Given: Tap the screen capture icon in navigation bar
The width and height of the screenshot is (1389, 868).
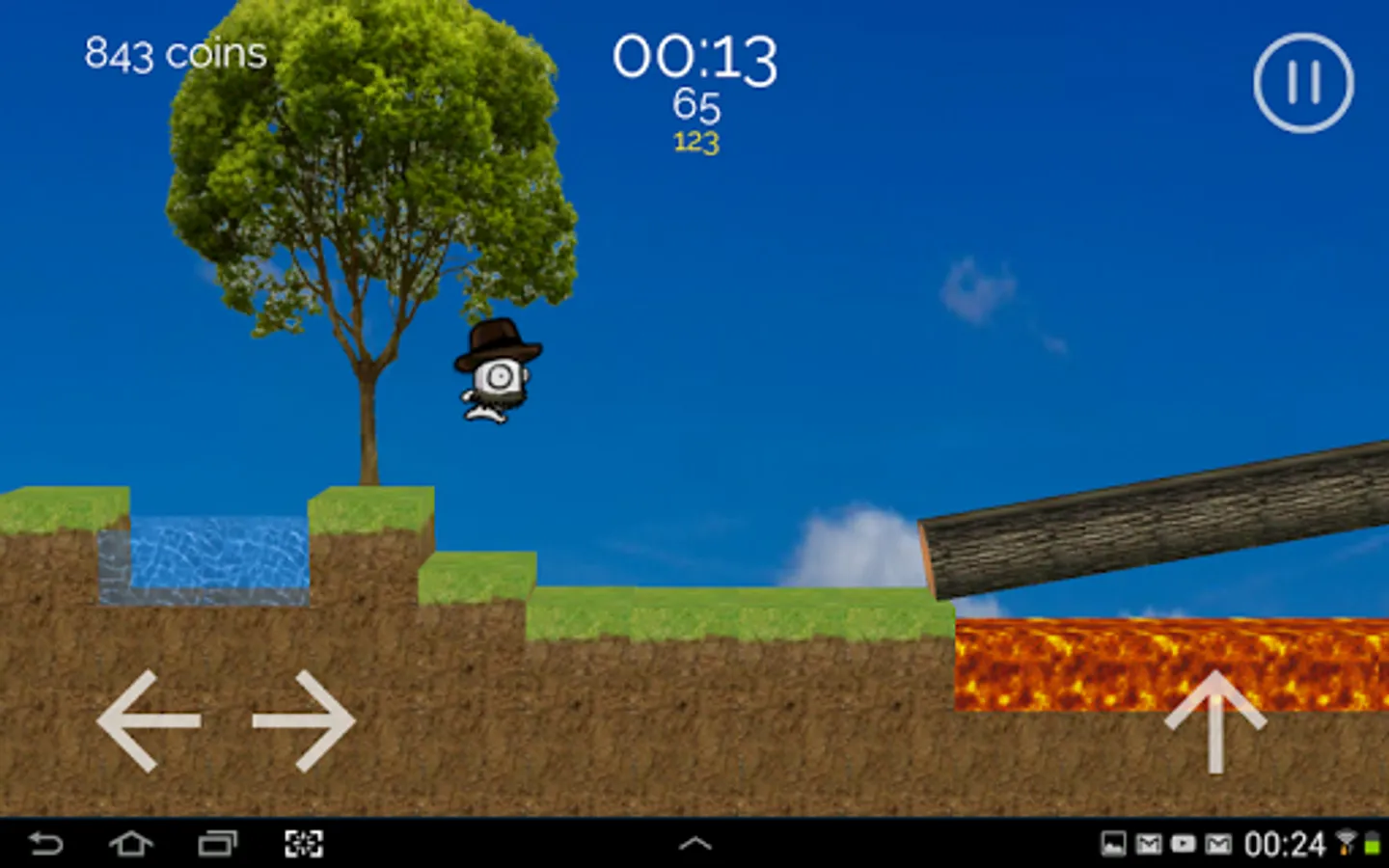Looking at the screenshot, I should [305, 843].
